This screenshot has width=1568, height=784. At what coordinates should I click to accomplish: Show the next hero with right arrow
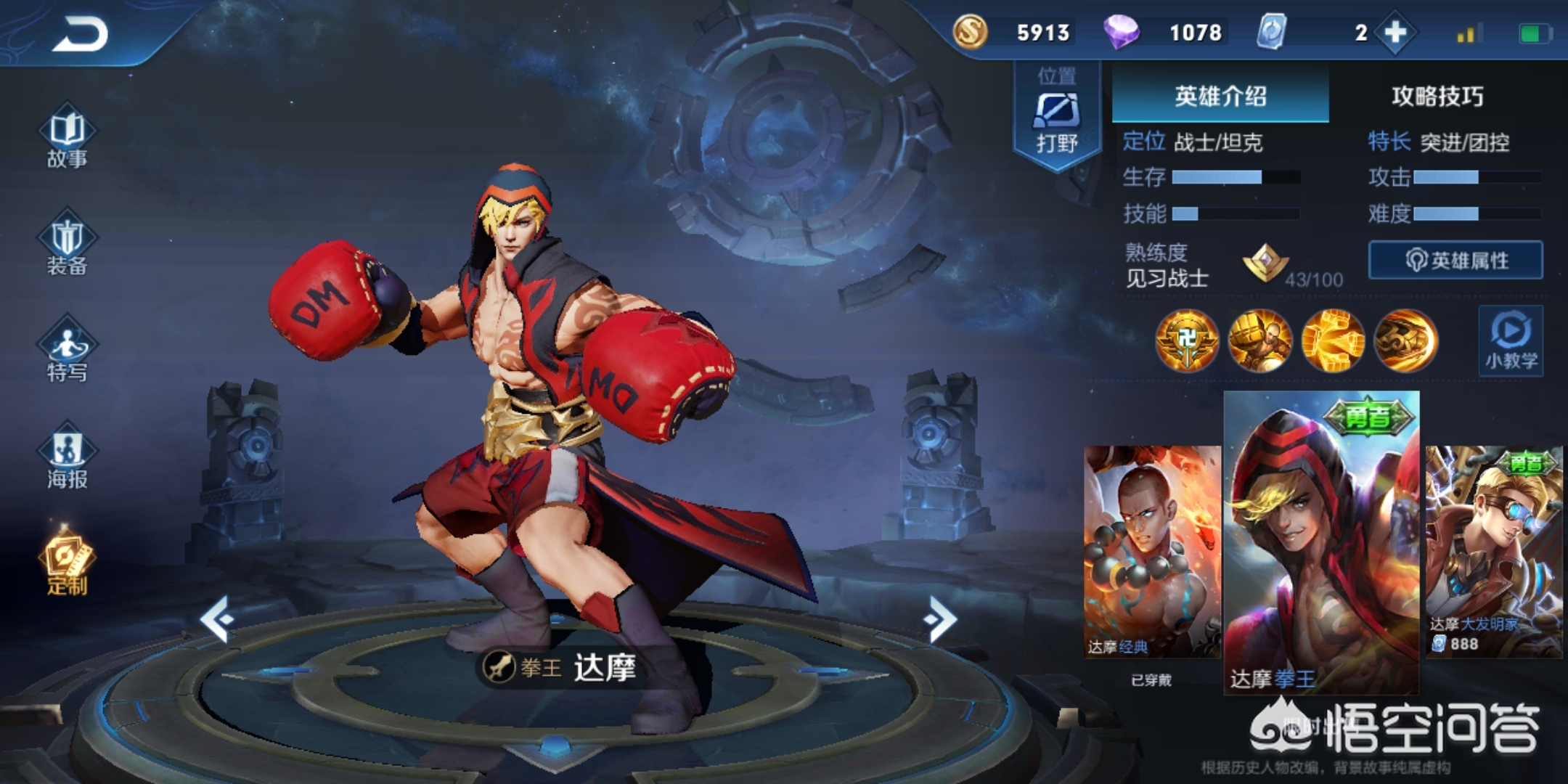(x=941, y=618)
